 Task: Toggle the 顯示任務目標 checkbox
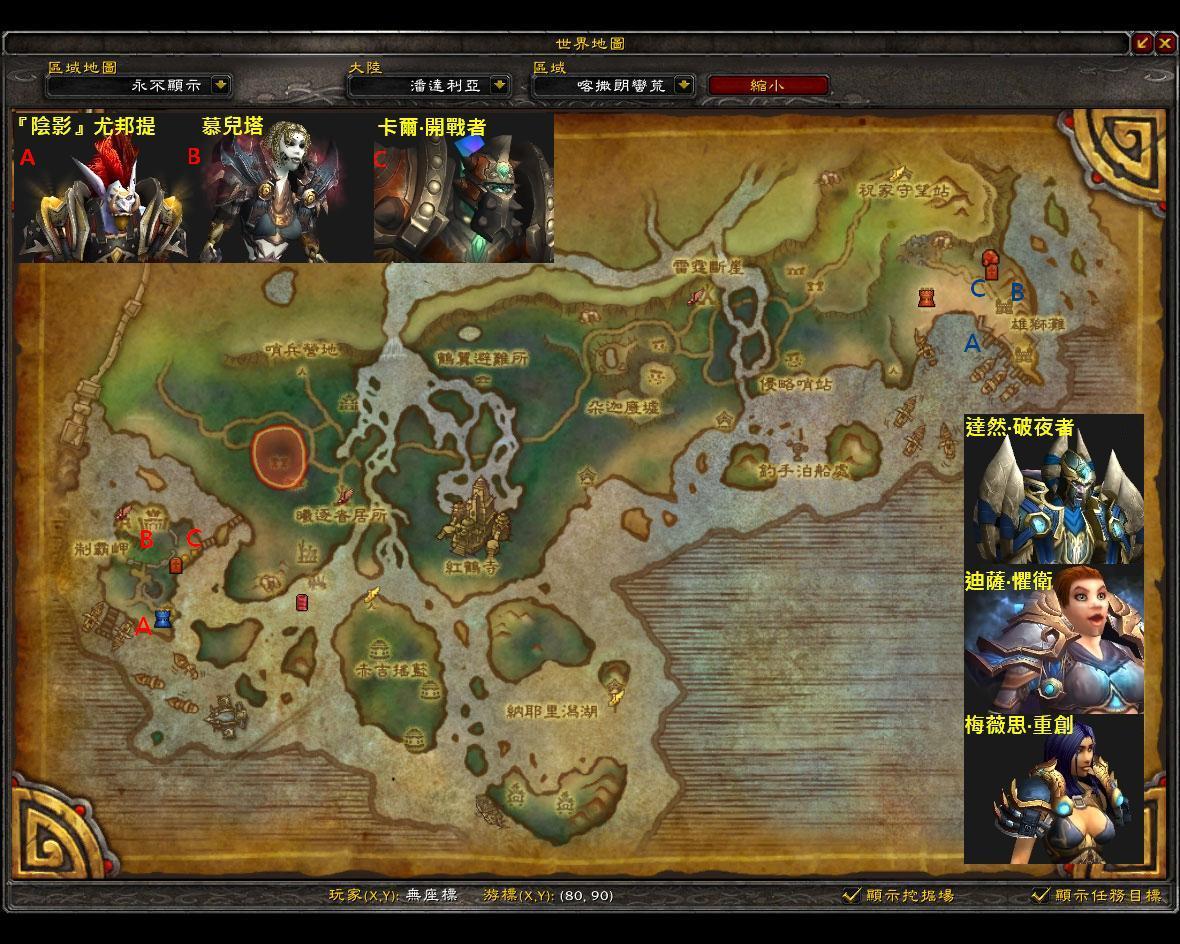[x=1040, y=895]
